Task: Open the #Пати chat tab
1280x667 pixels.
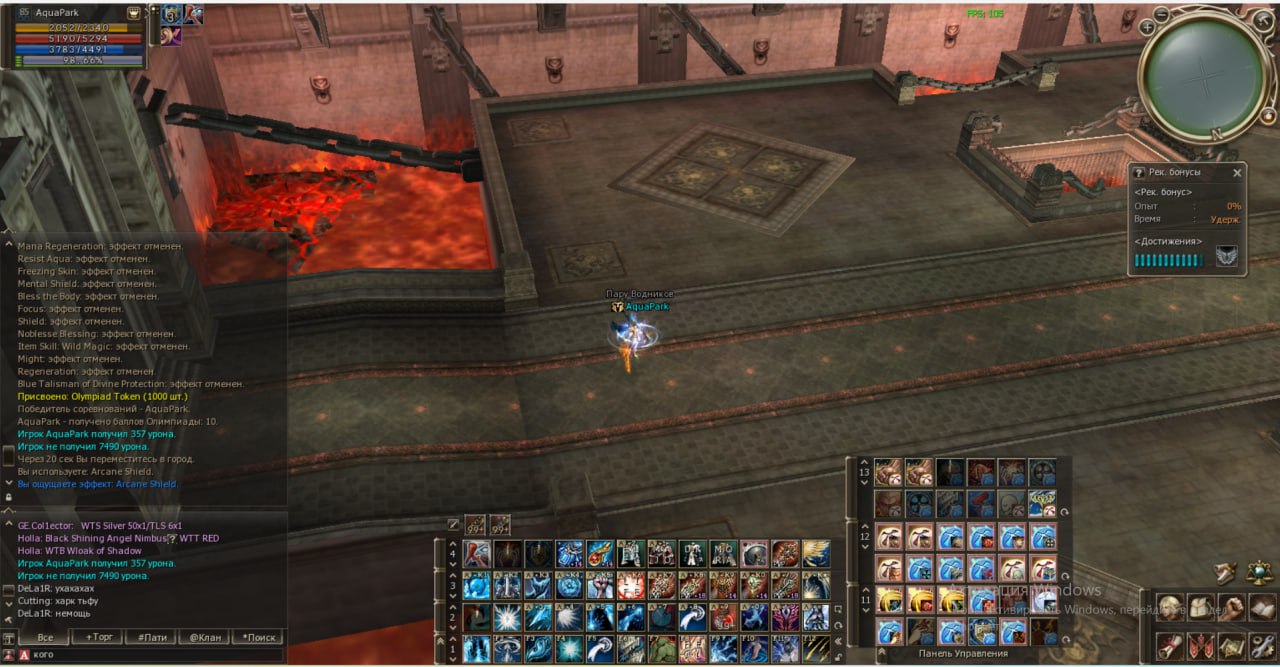Action: (x=152, y=637)
